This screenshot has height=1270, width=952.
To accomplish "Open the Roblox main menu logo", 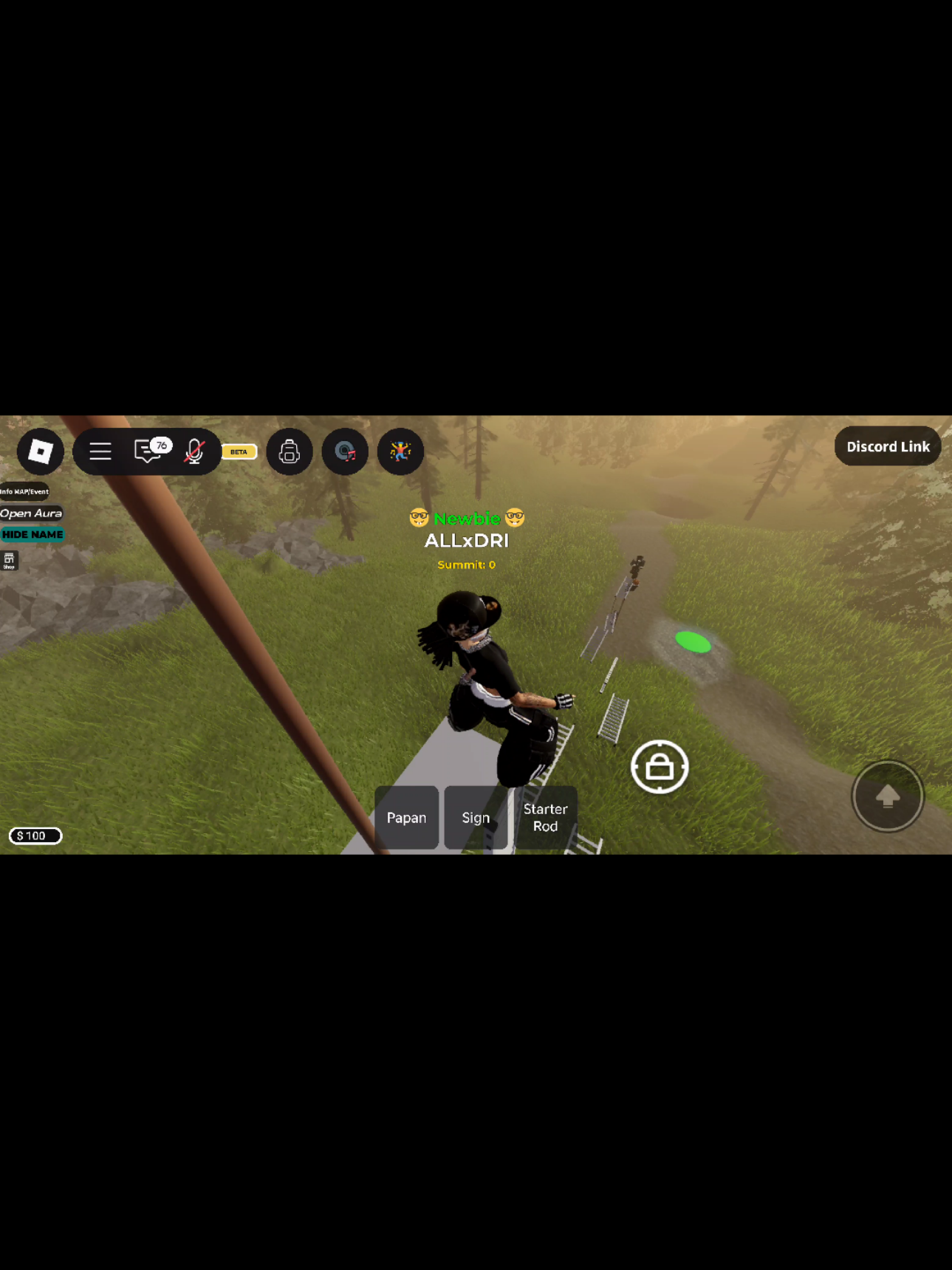I will (41, 451).
